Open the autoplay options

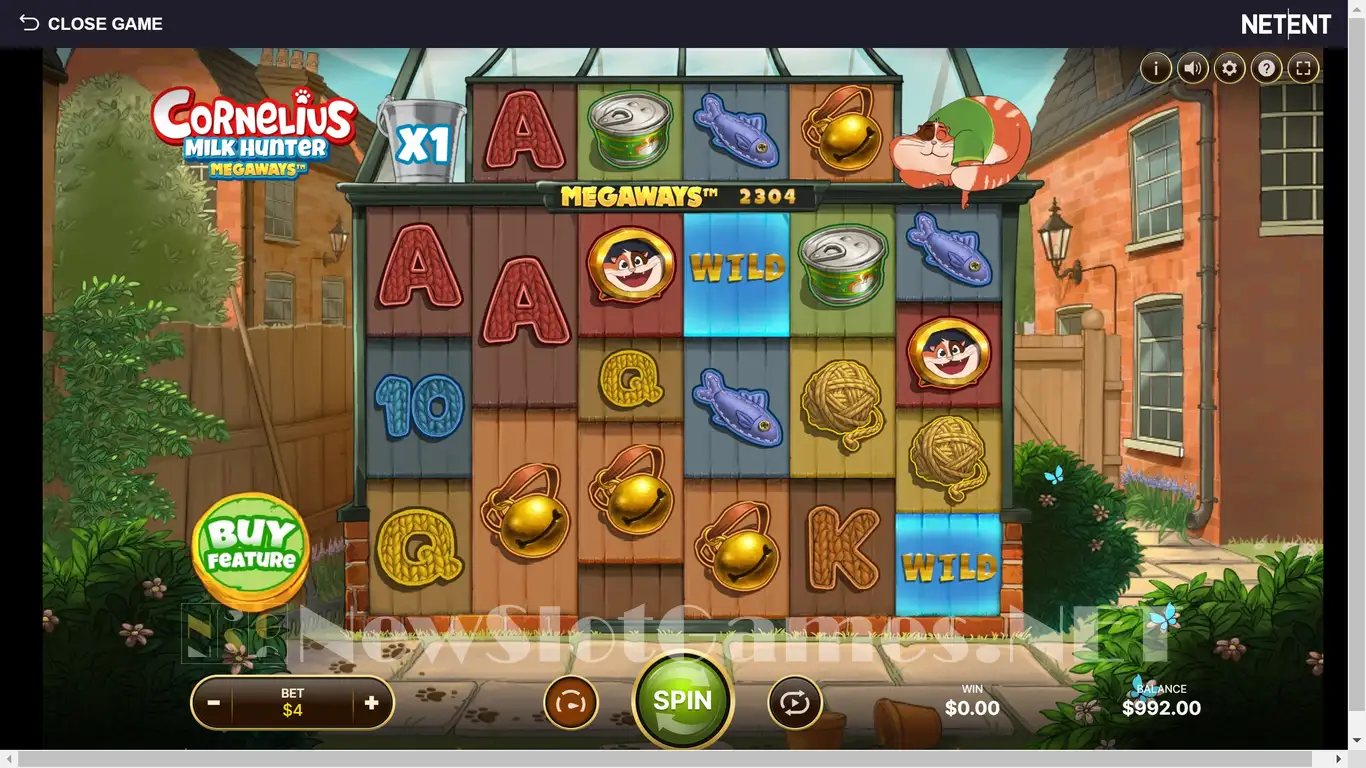pos(795,703)
